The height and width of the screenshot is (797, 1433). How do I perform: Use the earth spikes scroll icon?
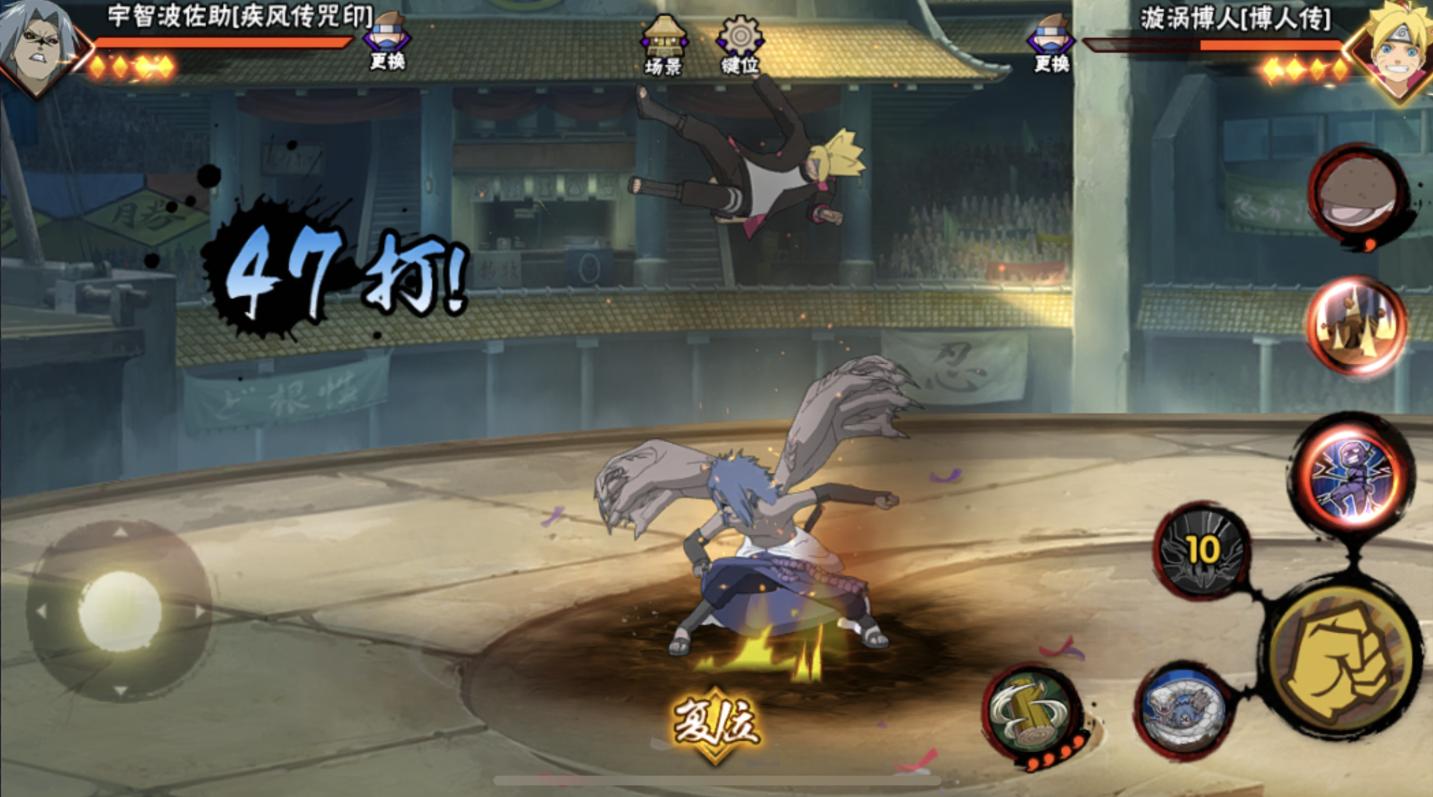click(1356, 326)
